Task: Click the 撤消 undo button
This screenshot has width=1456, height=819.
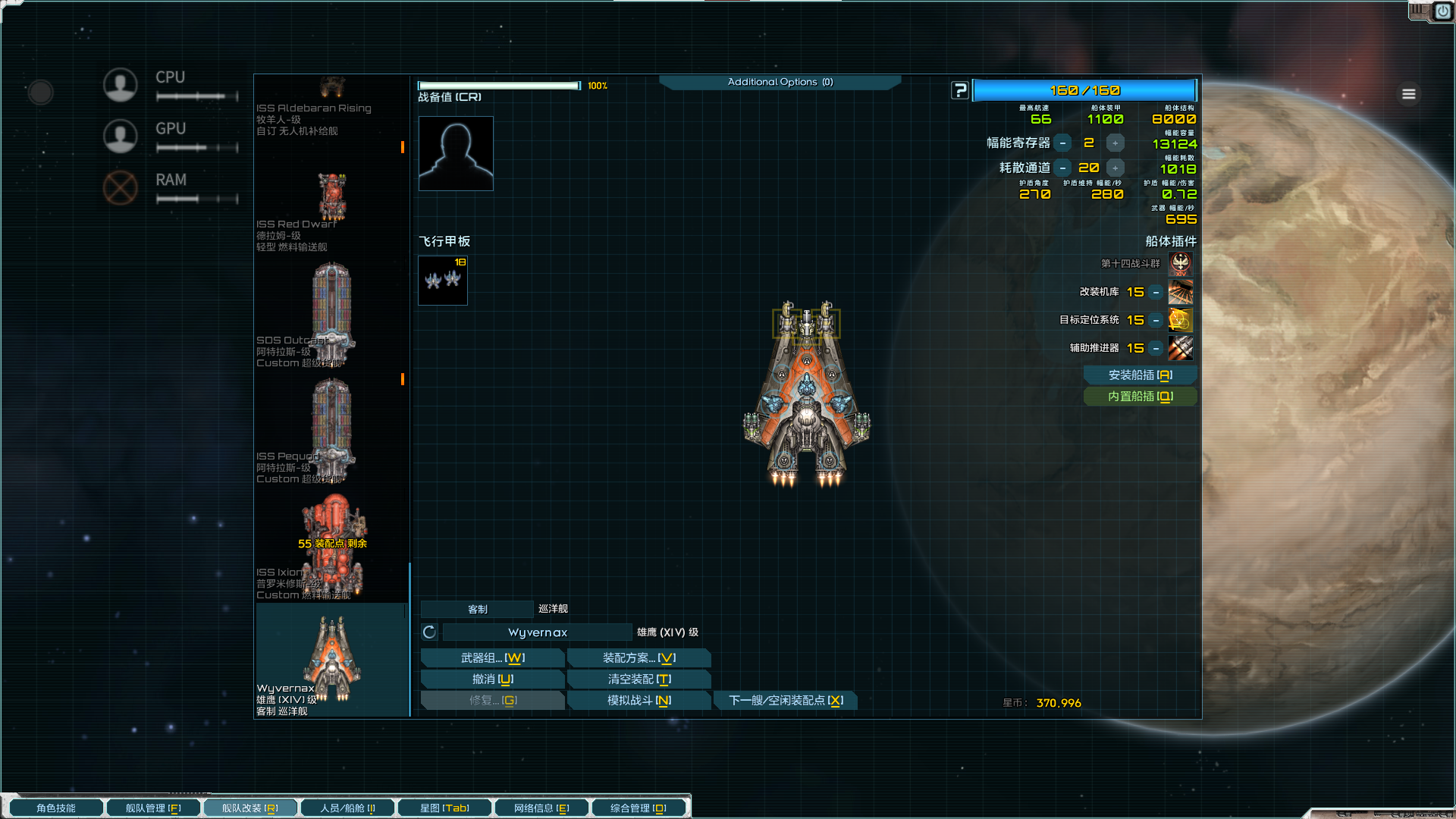Action: click(492, 679)
